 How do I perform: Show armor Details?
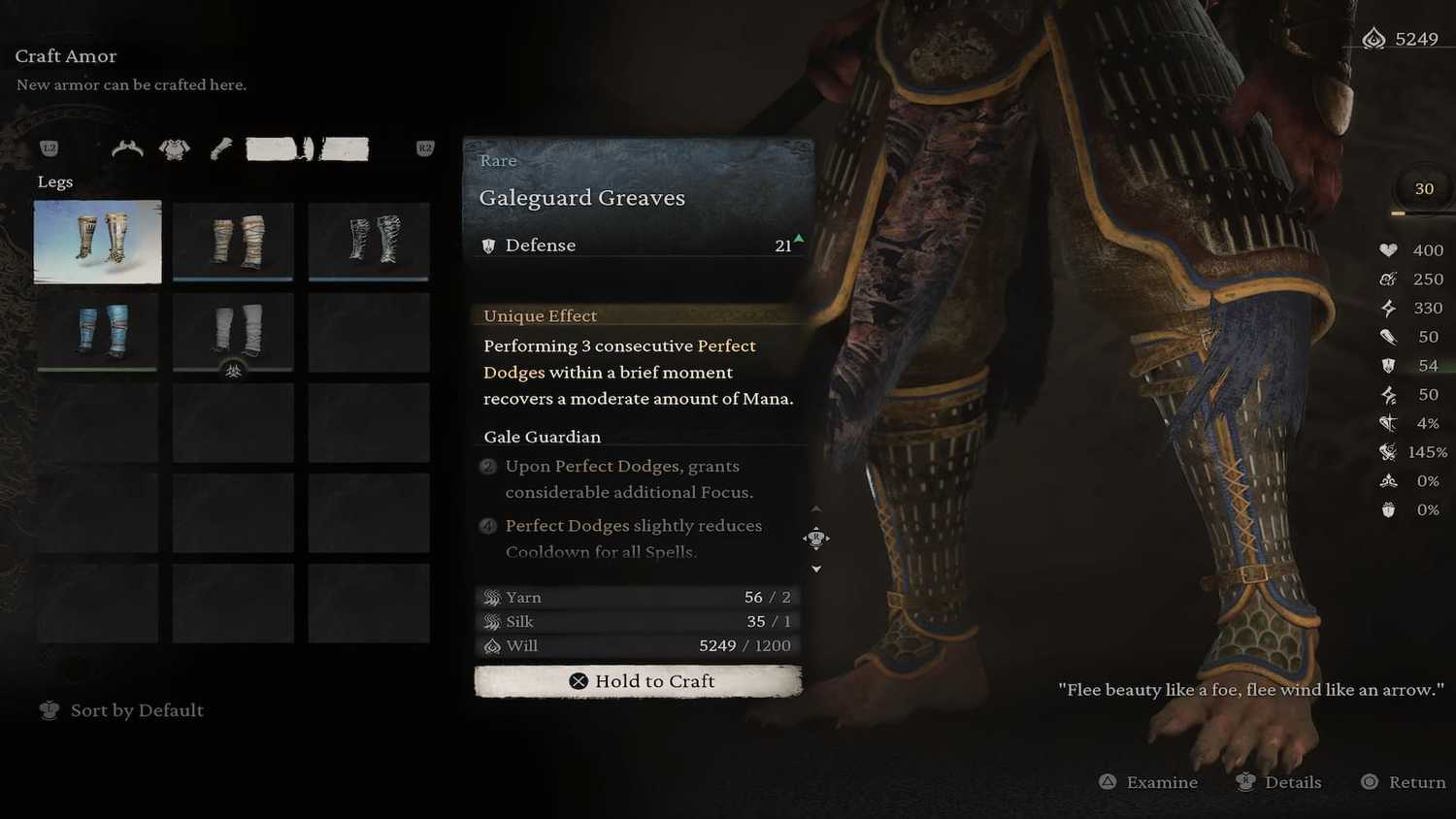tap(1279, 782)
